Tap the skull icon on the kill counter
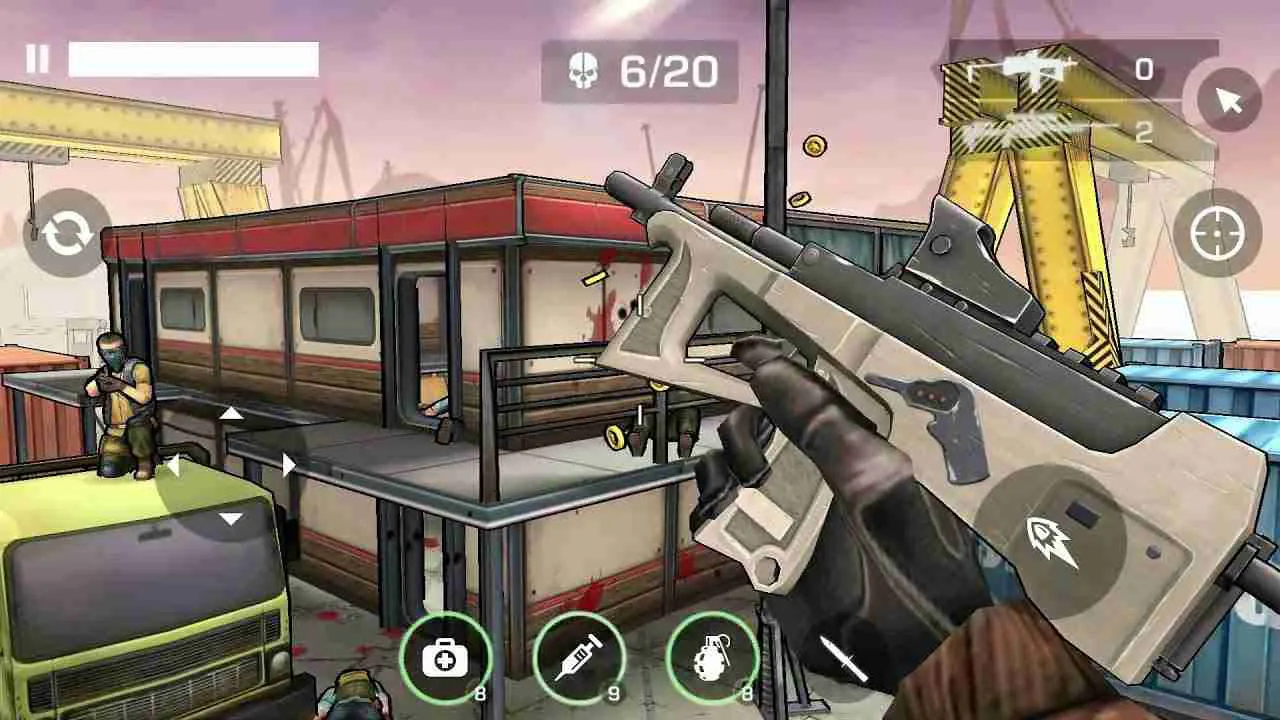The width and height of the screenshot is (1280, 720). pos(584,70)
